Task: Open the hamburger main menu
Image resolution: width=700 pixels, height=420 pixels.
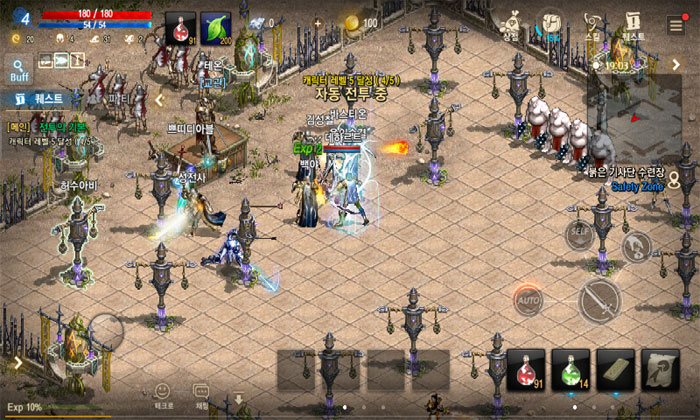Action: coord(676,25)
